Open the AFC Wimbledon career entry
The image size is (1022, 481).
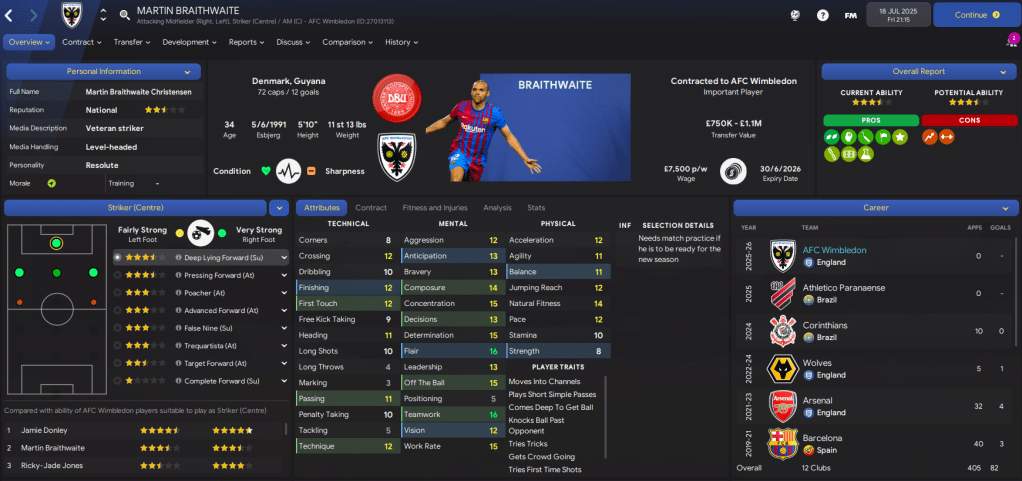[x=835, y=250]
